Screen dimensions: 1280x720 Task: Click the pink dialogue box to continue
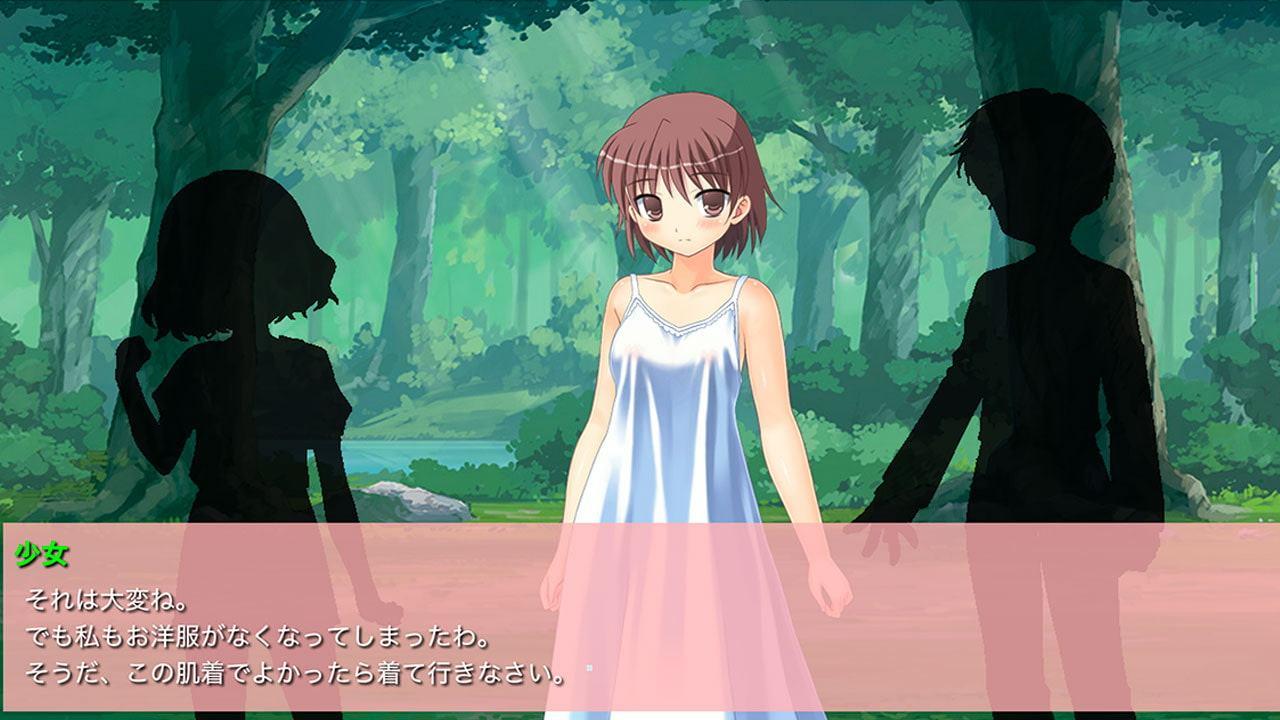pos(640,616)
